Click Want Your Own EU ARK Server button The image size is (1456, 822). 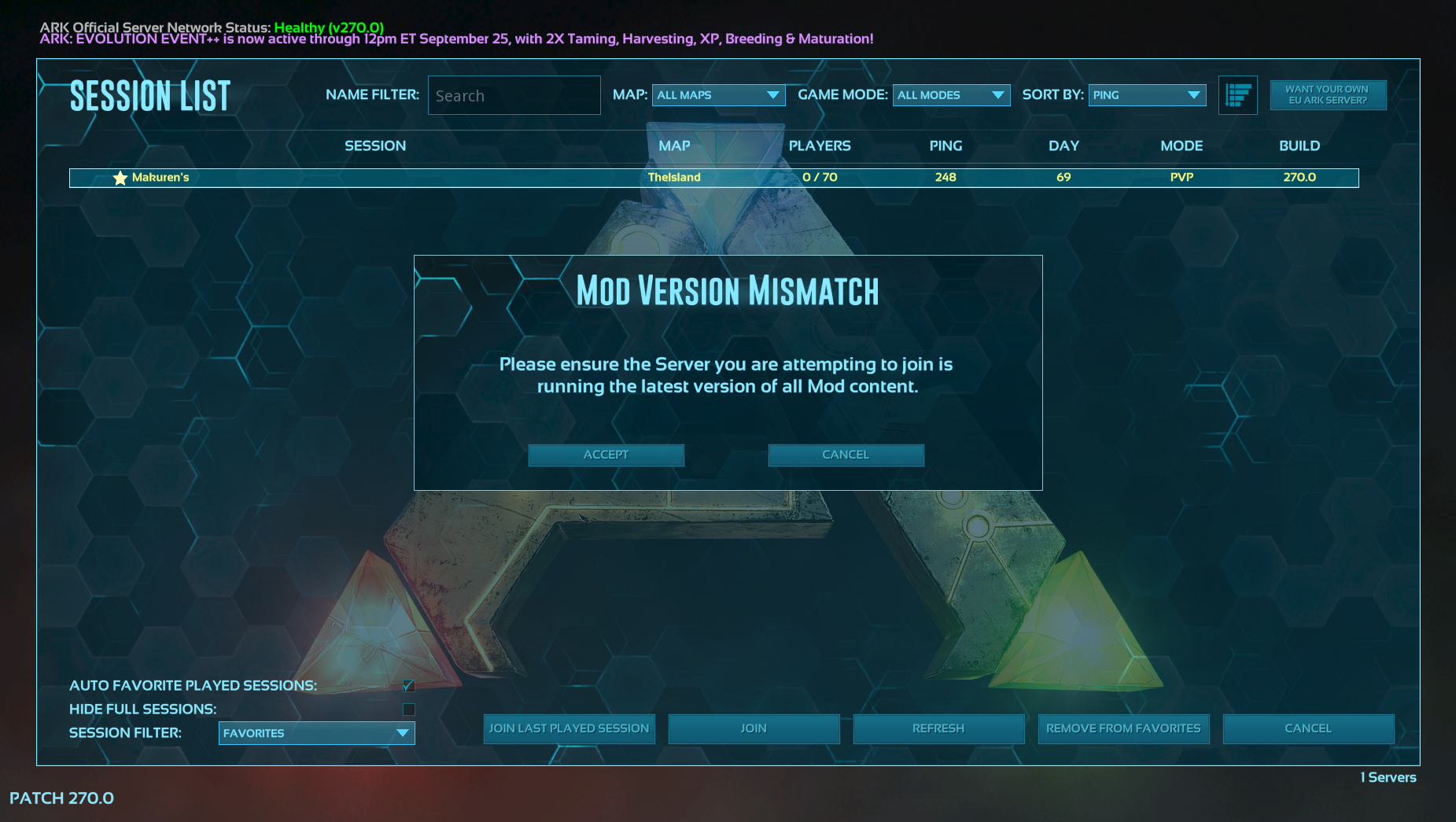pos(1328,95)
